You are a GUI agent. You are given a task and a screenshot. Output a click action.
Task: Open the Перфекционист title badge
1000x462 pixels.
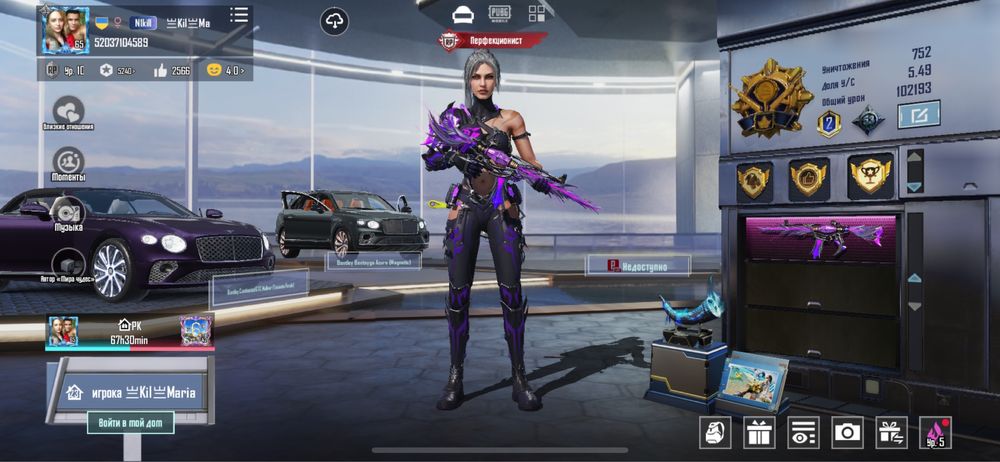493,41
